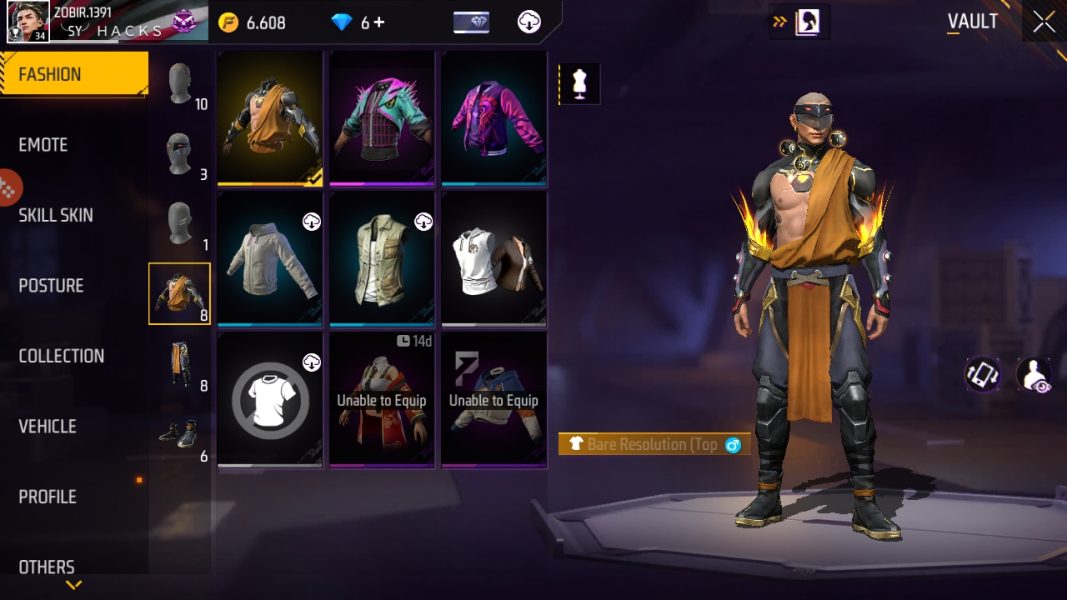Open the shoes subcategory
The width and height of the screenshot is (1067, 600).
(x=180, y=435)
